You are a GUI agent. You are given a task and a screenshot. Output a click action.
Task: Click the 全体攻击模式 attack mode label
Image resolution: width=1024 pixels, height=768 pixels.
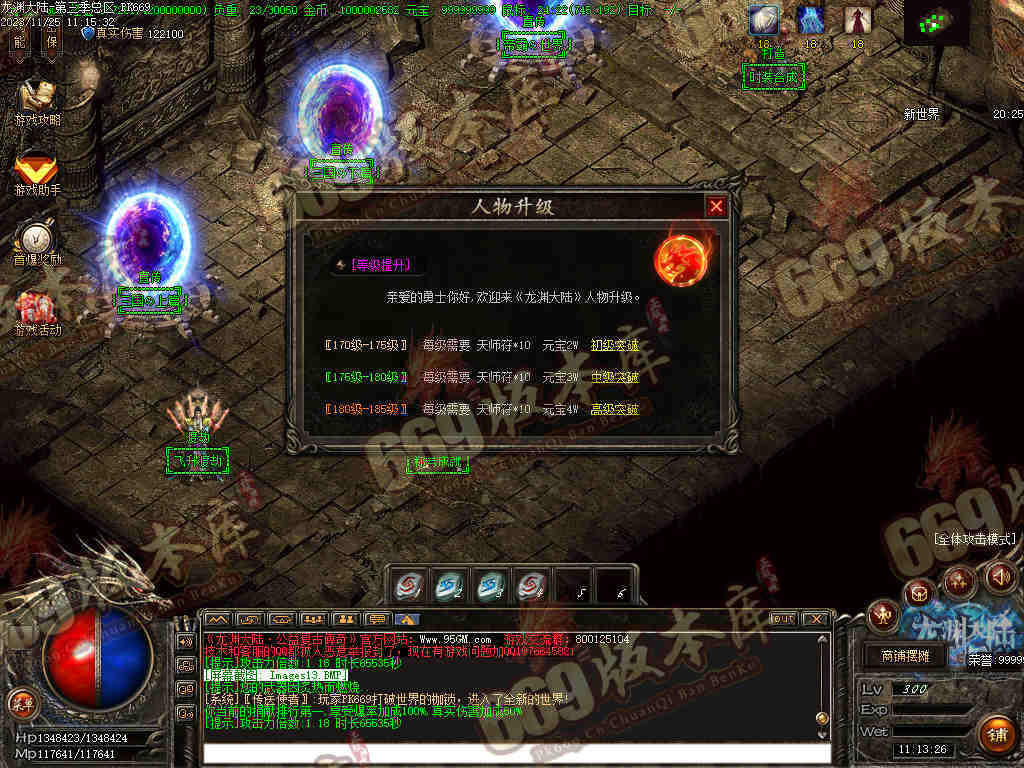(974, 539)
